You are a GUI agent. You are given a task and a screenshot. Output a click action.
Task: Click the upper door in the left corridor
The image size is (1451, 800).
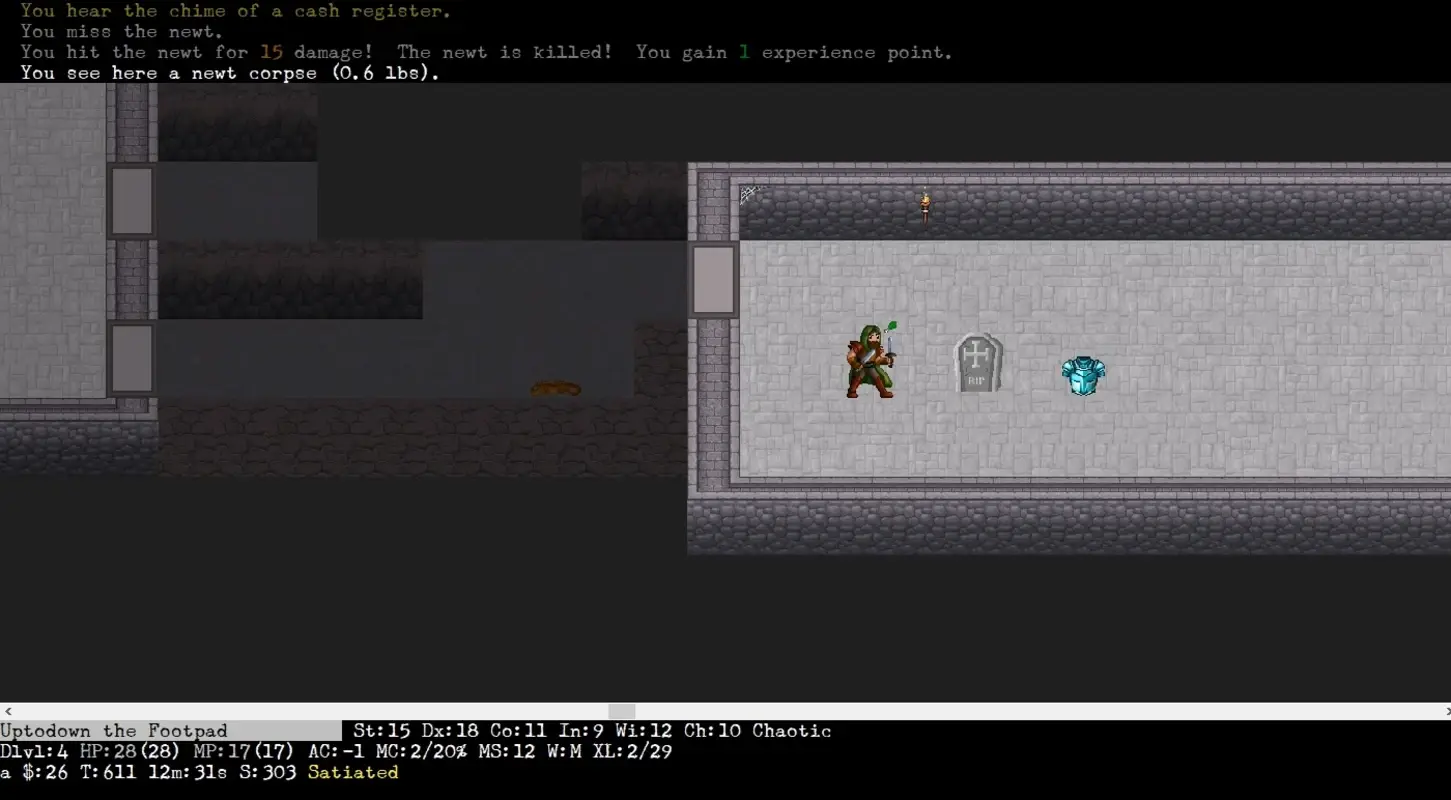click(x=133, y=200)
